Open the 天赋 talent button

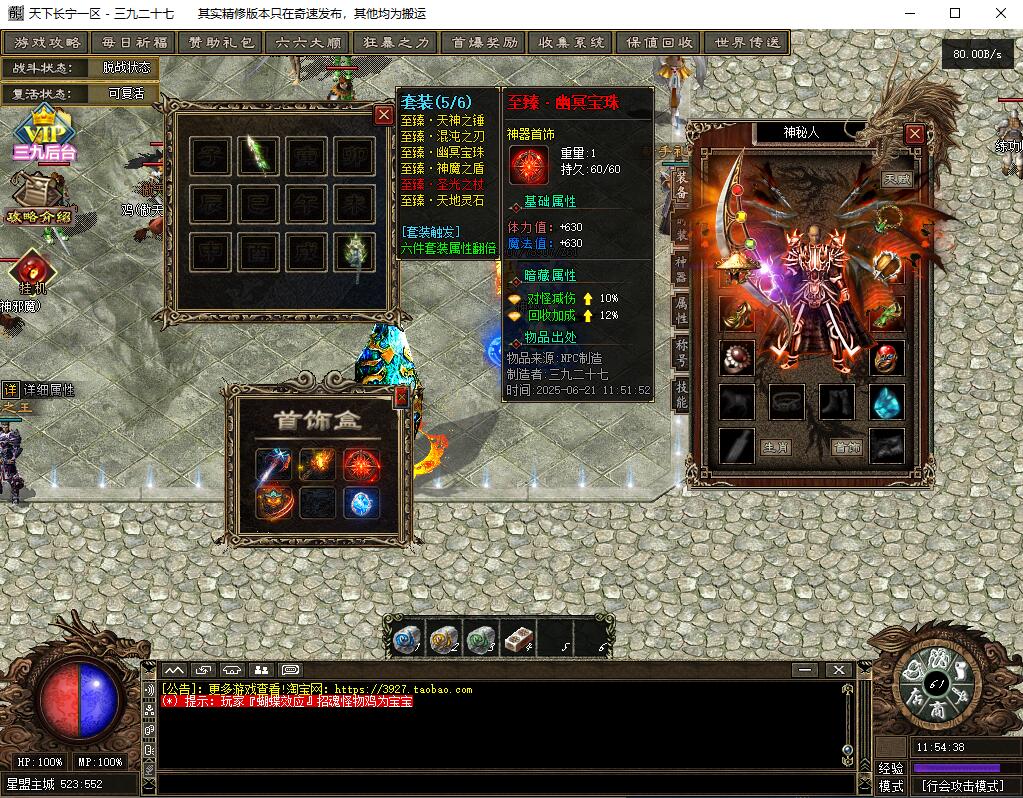point(897,179)
